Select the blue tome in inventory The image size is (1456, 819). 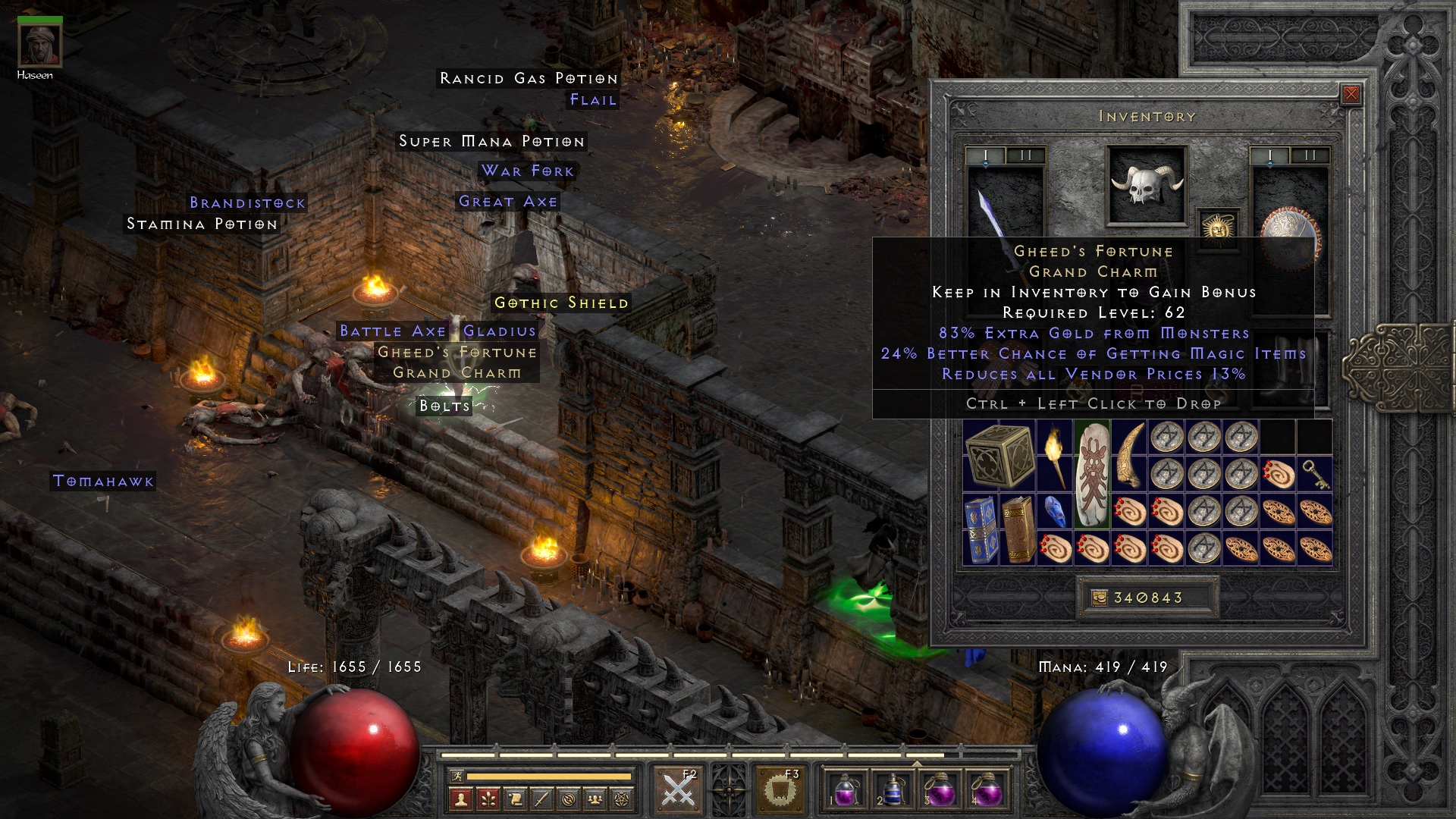(x=981, y=529)
